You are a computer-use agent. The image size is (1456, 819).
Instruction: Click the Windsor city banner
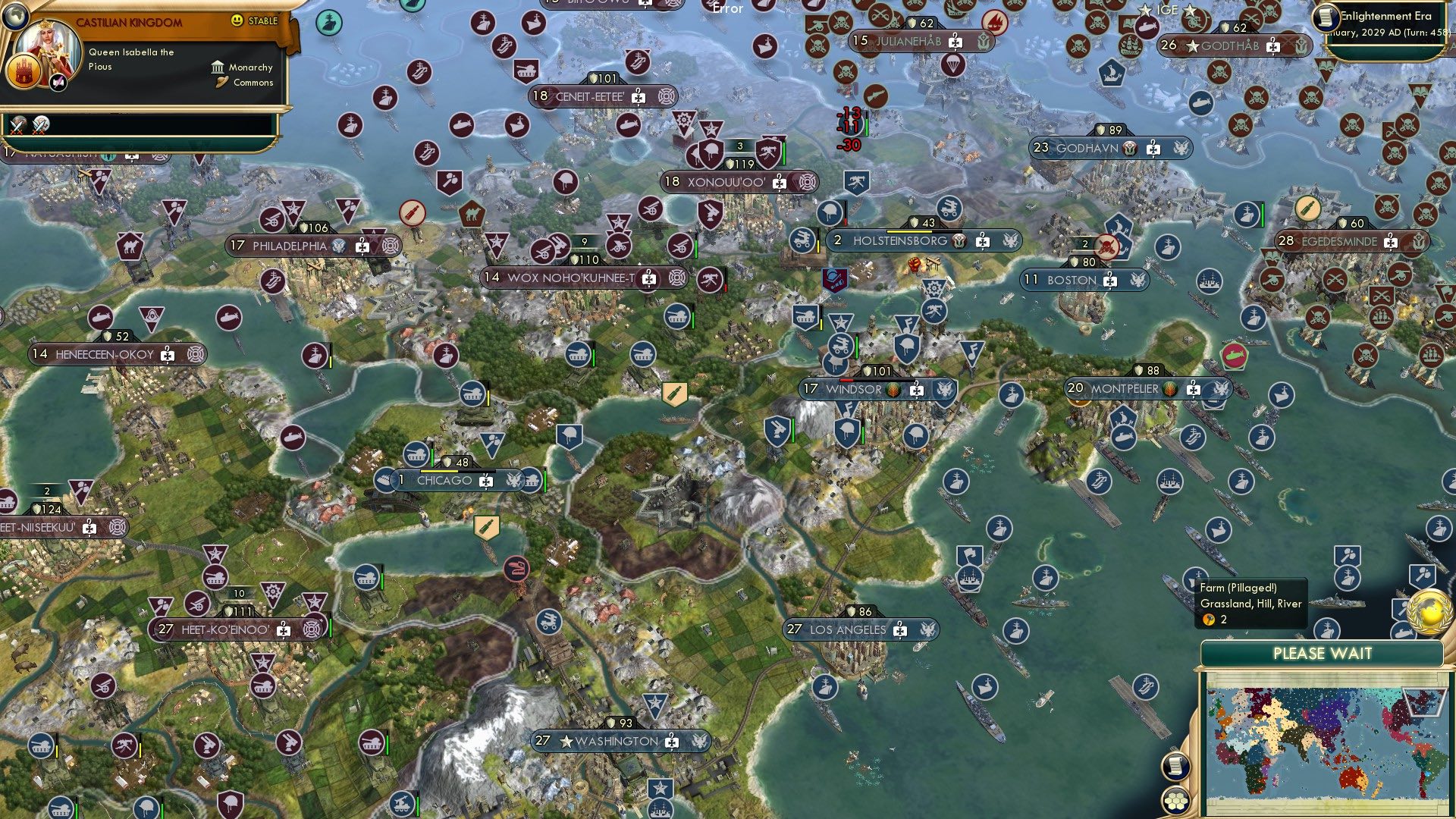tap(854, 389)
